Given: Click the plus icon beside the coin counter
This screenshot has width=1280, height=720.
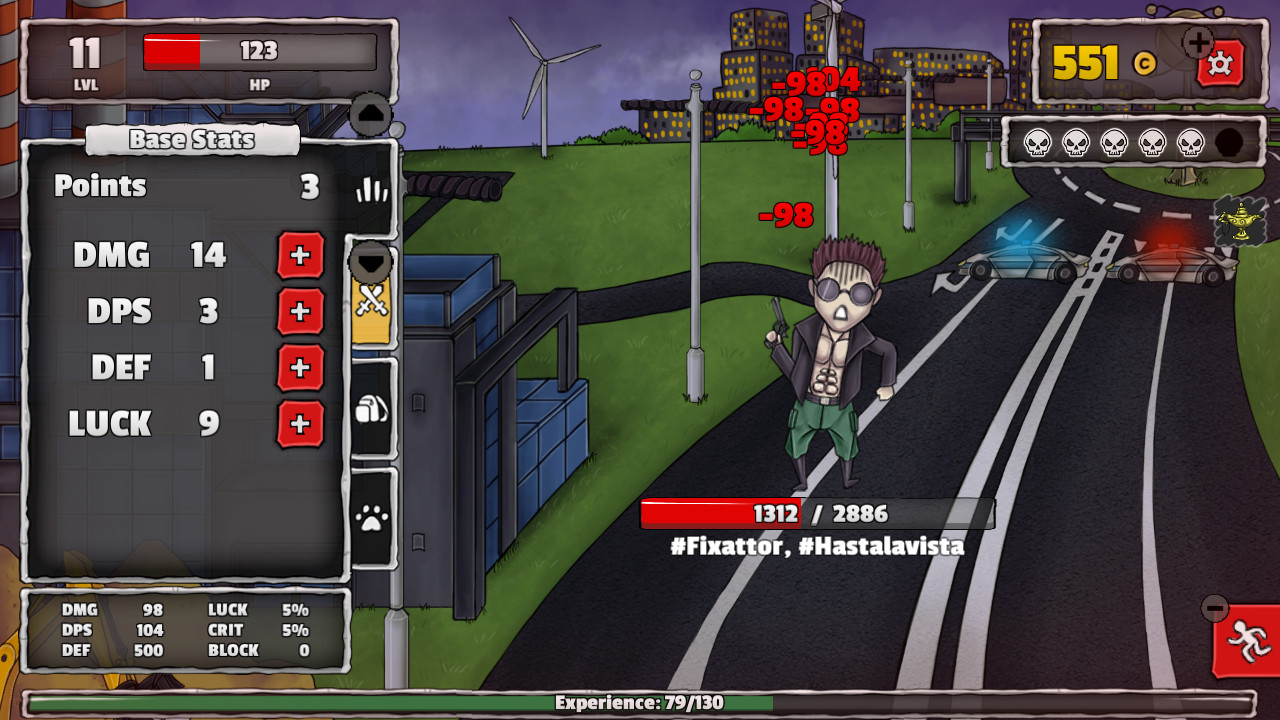Looking at the screenshot, I should point(1196,44).
